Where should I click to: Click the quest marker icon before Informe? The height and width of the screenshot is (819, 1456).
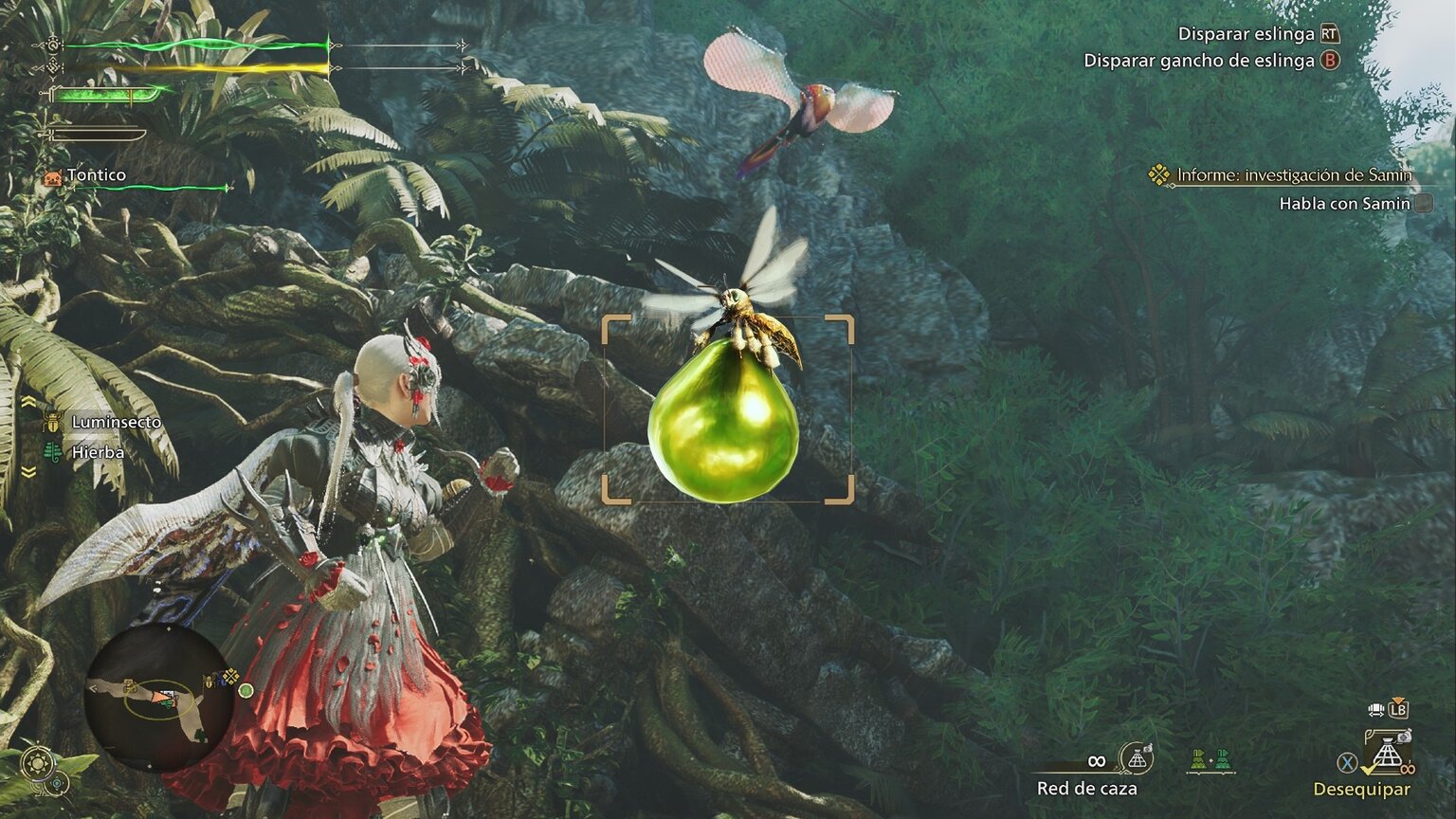[1158, 174]
